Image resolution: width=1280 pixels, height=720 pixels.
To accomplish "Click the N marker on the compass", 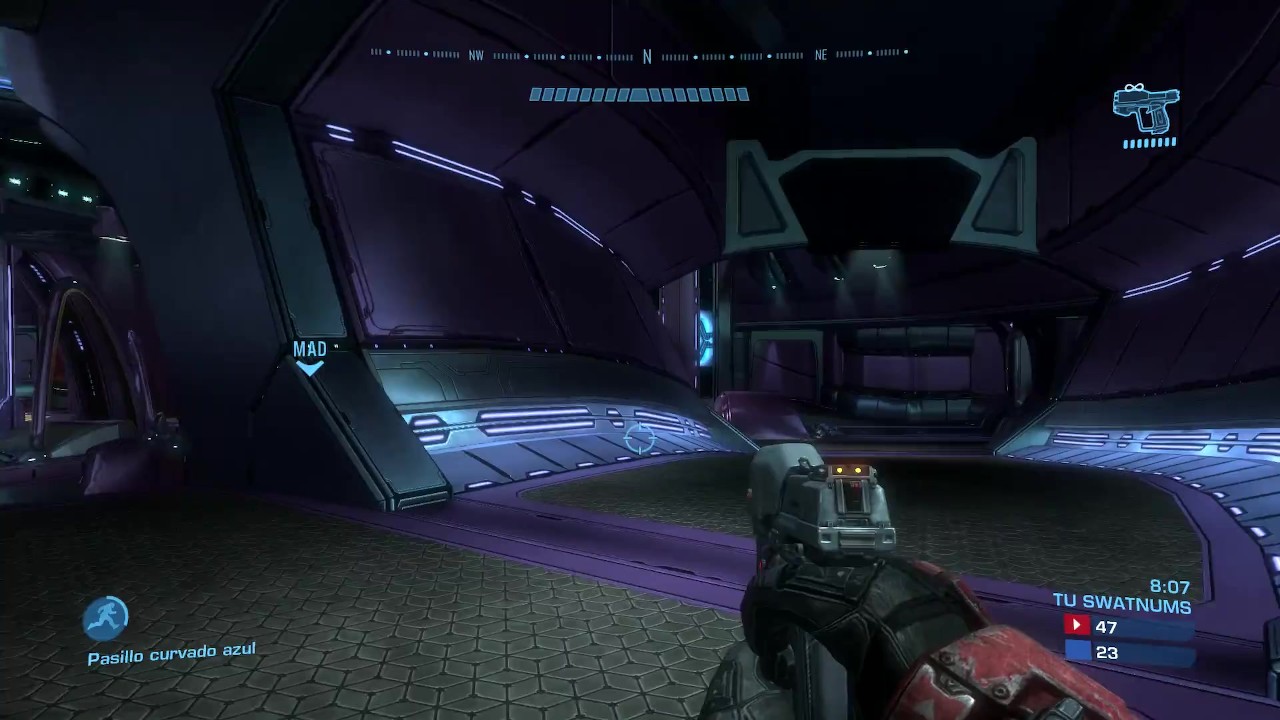I will pyautogui.click(x=647, y=57).
